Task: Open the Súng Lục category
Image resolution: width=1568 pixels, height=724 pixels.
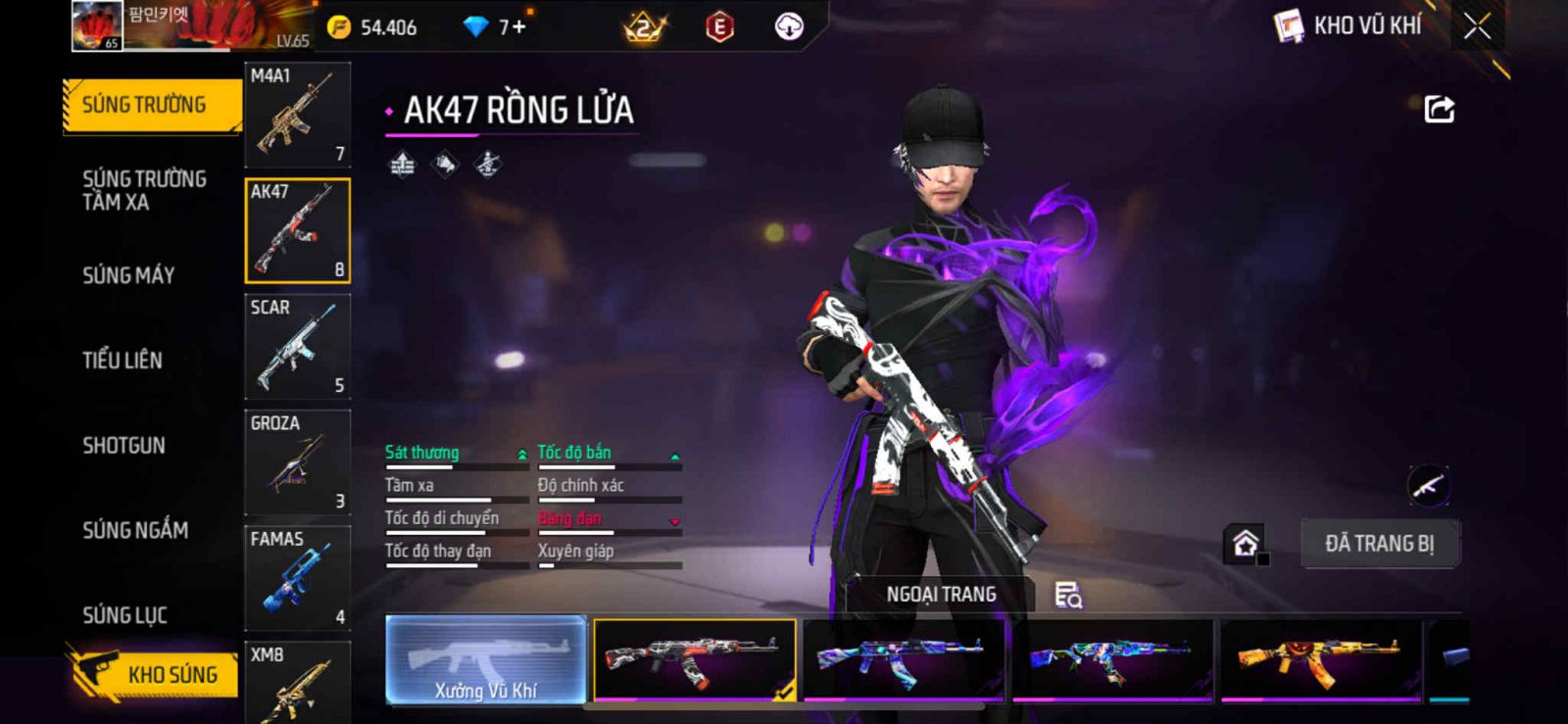Action: 124,615
